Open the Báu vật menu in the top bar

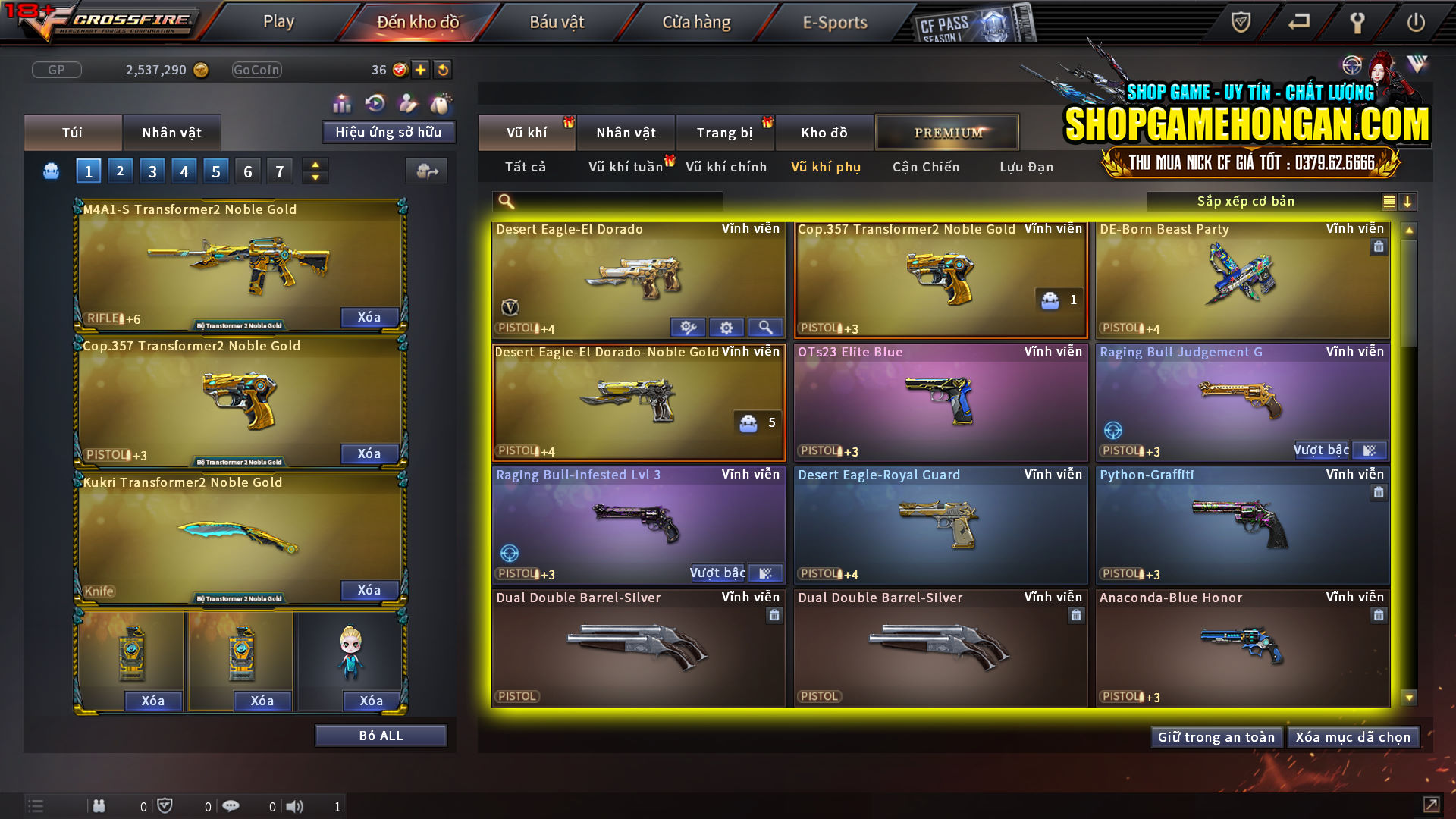tap(557, 21)
